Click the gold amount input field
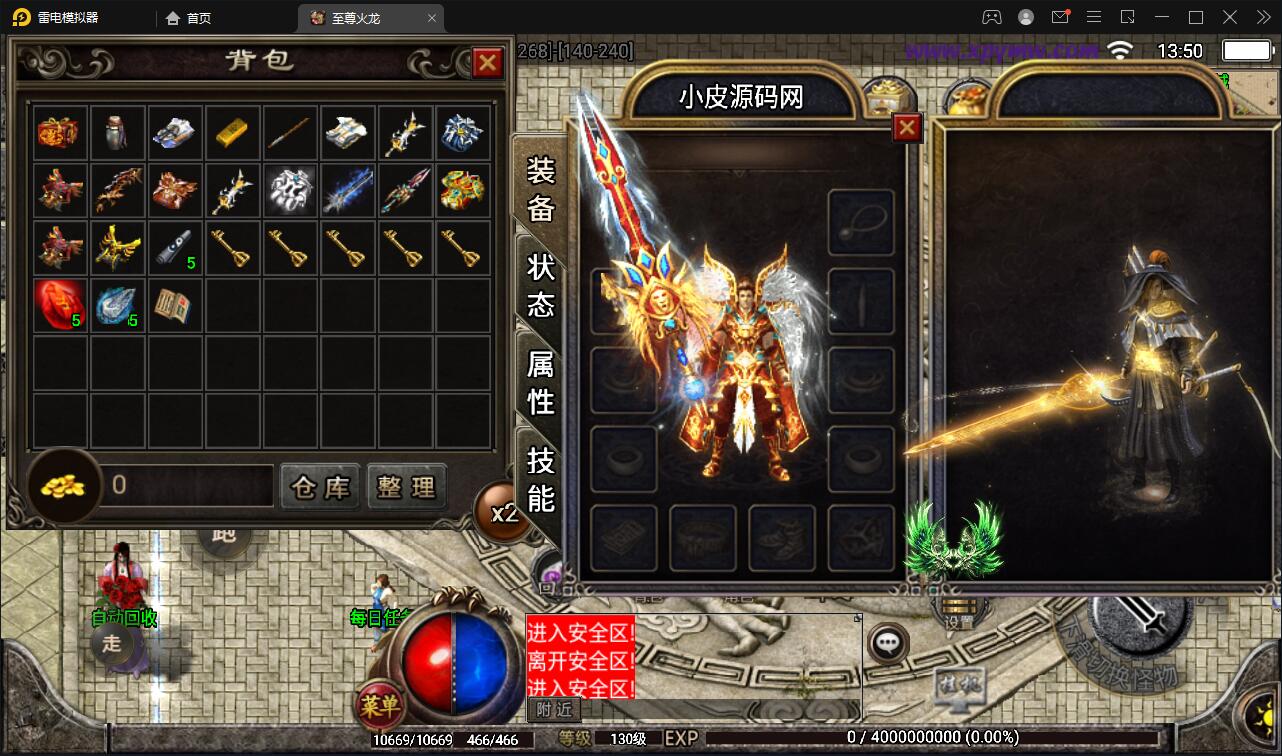Image resolution: width=1282 pixels, height=756 pixels. point(185,486)
